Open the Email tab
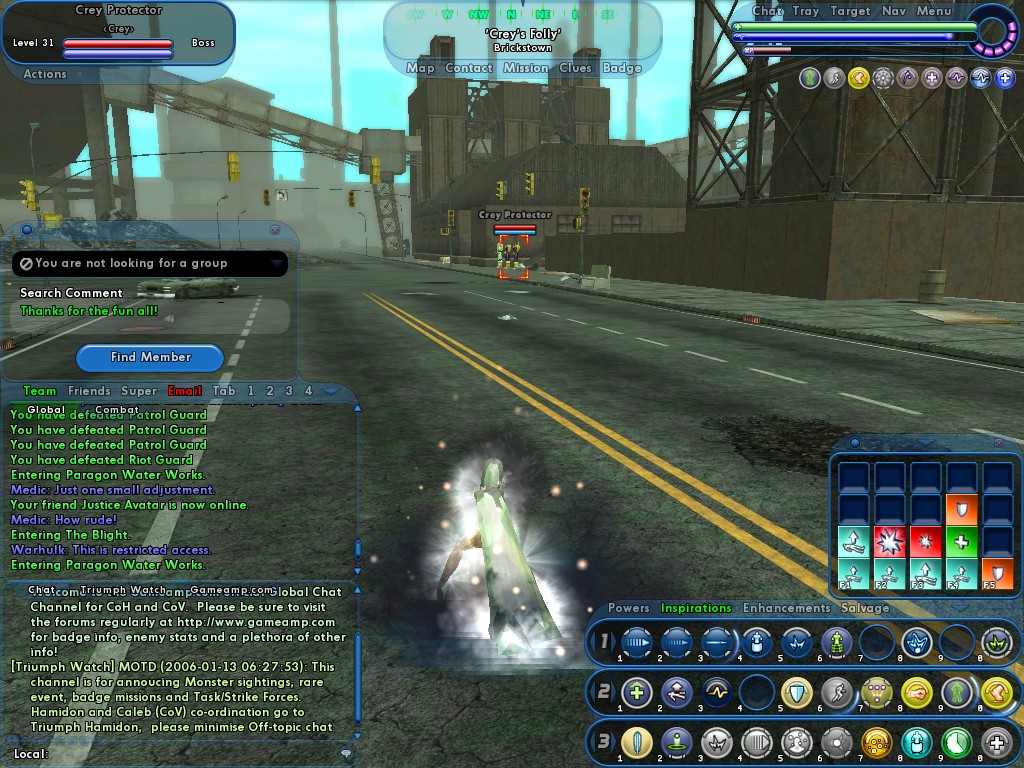 (x=185, y=391)
